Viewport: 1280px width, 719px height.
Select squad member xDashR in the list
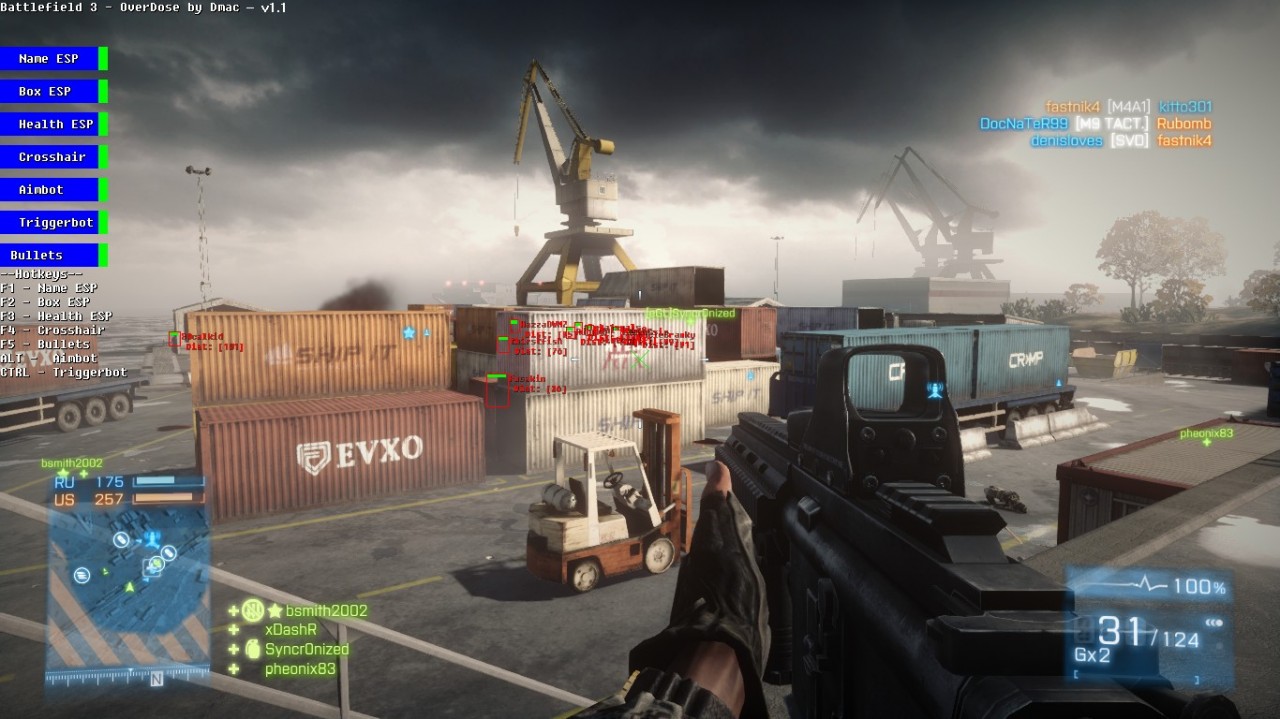(x=290, y=630)
